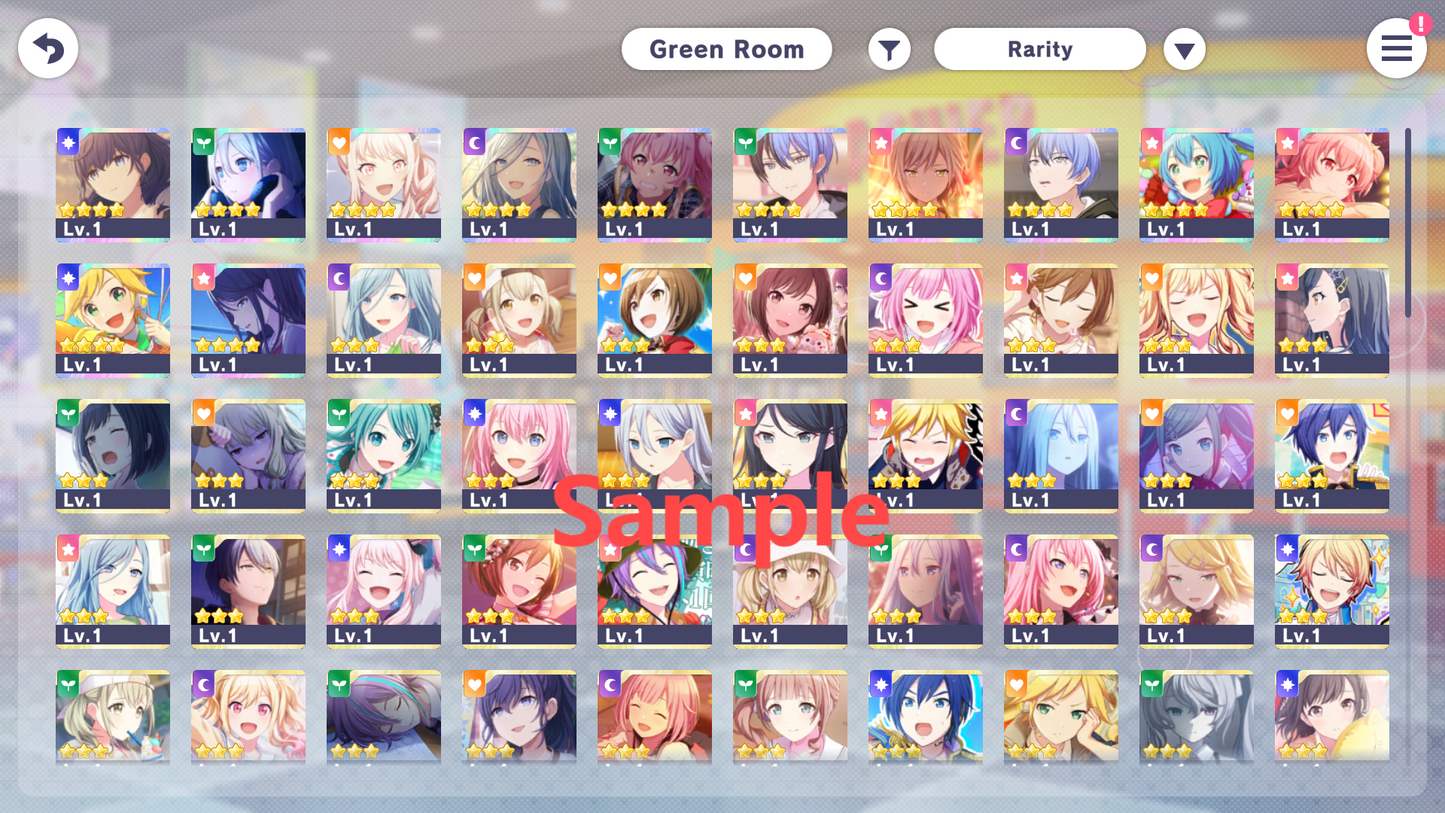1445x813 pixels.
Task: Click the back arrow return icon
Action: click(x=47, y=47)
